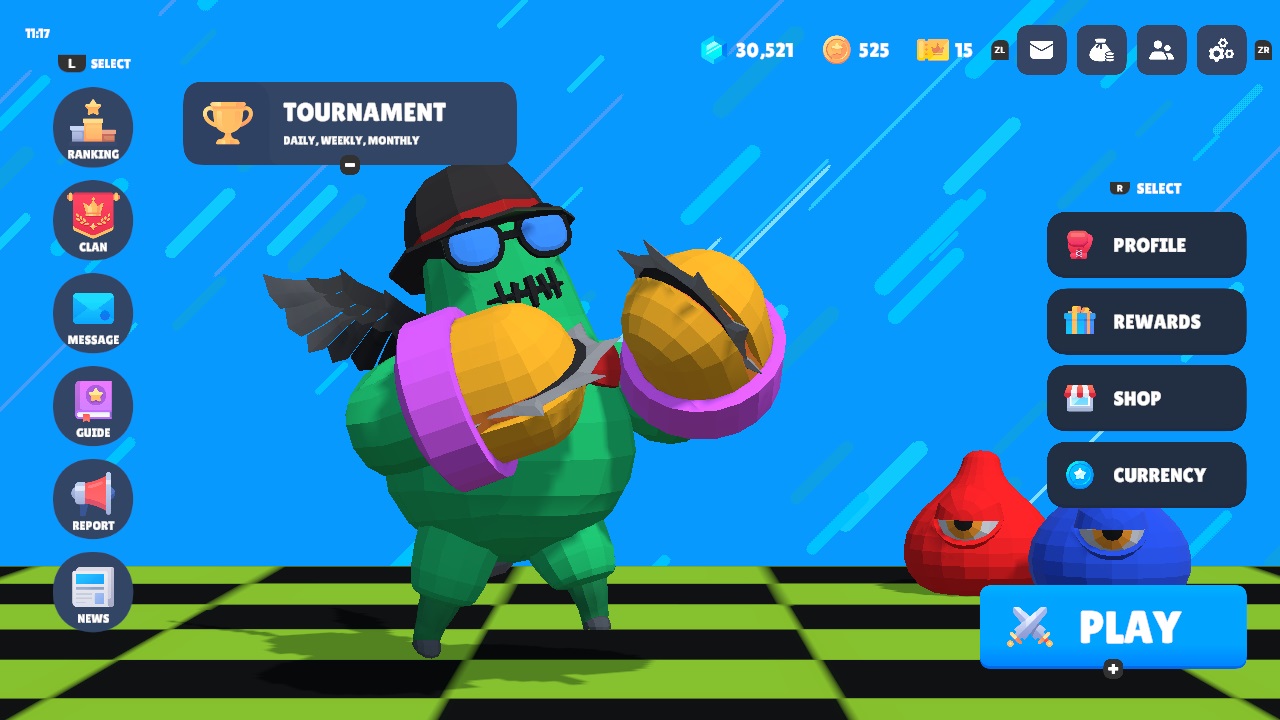This screenshot has width=1280, height=720.
Task: Open the Message inbox icon on the left sidebar
Action: pos(93,313)
